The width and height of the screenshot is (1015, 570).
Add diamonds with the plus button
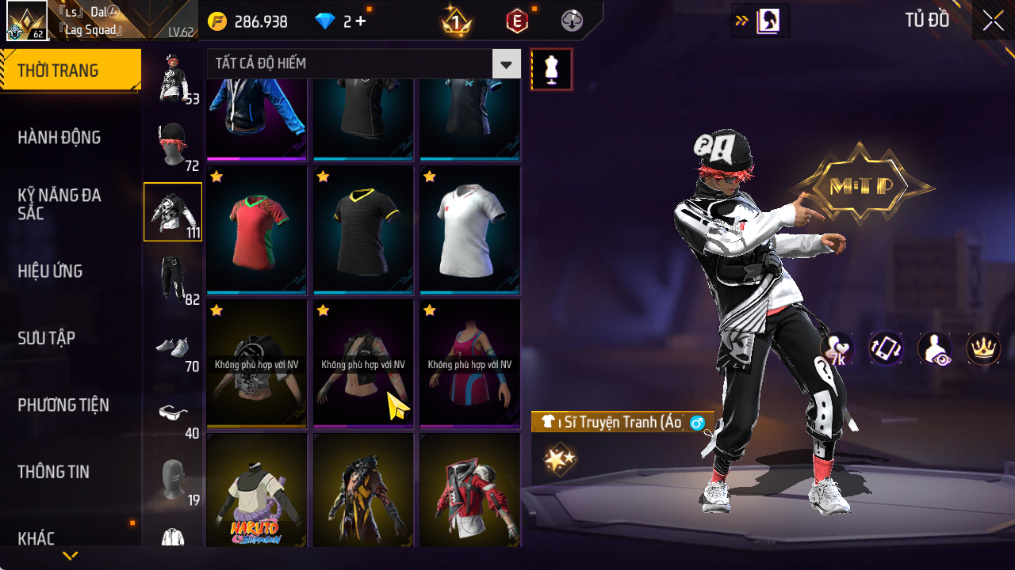(x=360, y=21)
